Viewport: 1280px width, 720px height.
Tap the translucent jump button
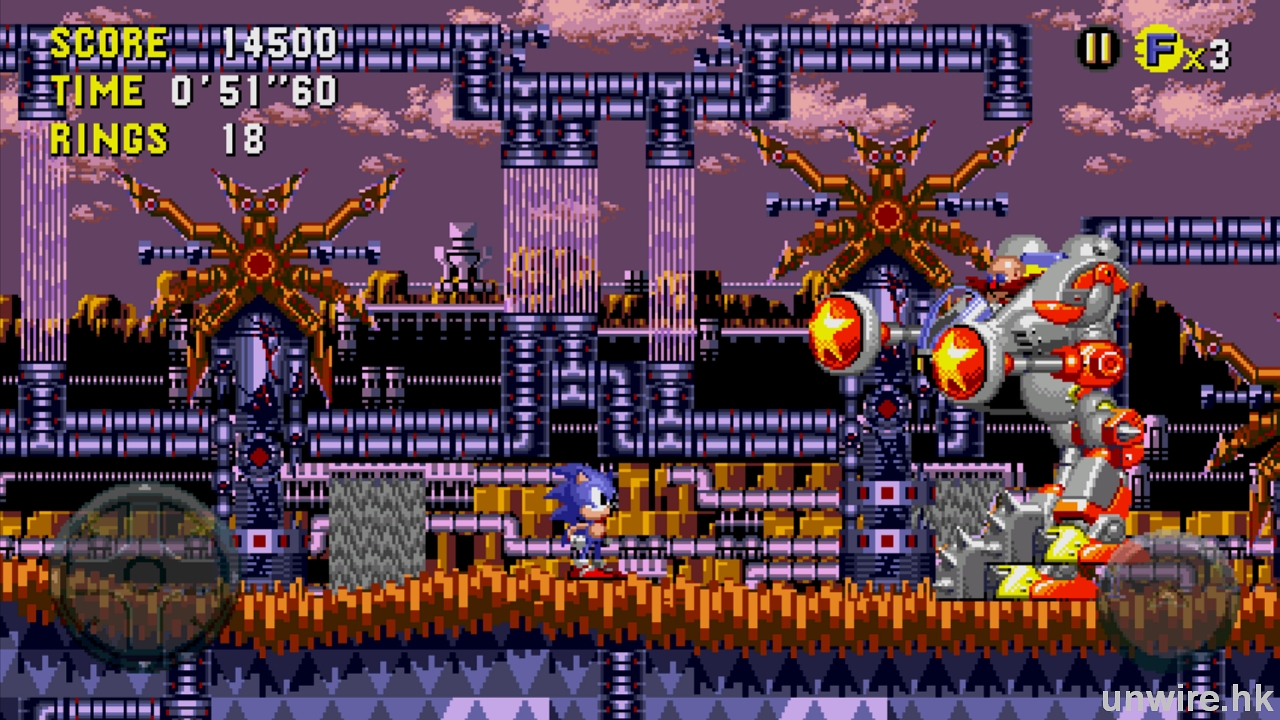pyautogui.click(x=1167, y=600)
